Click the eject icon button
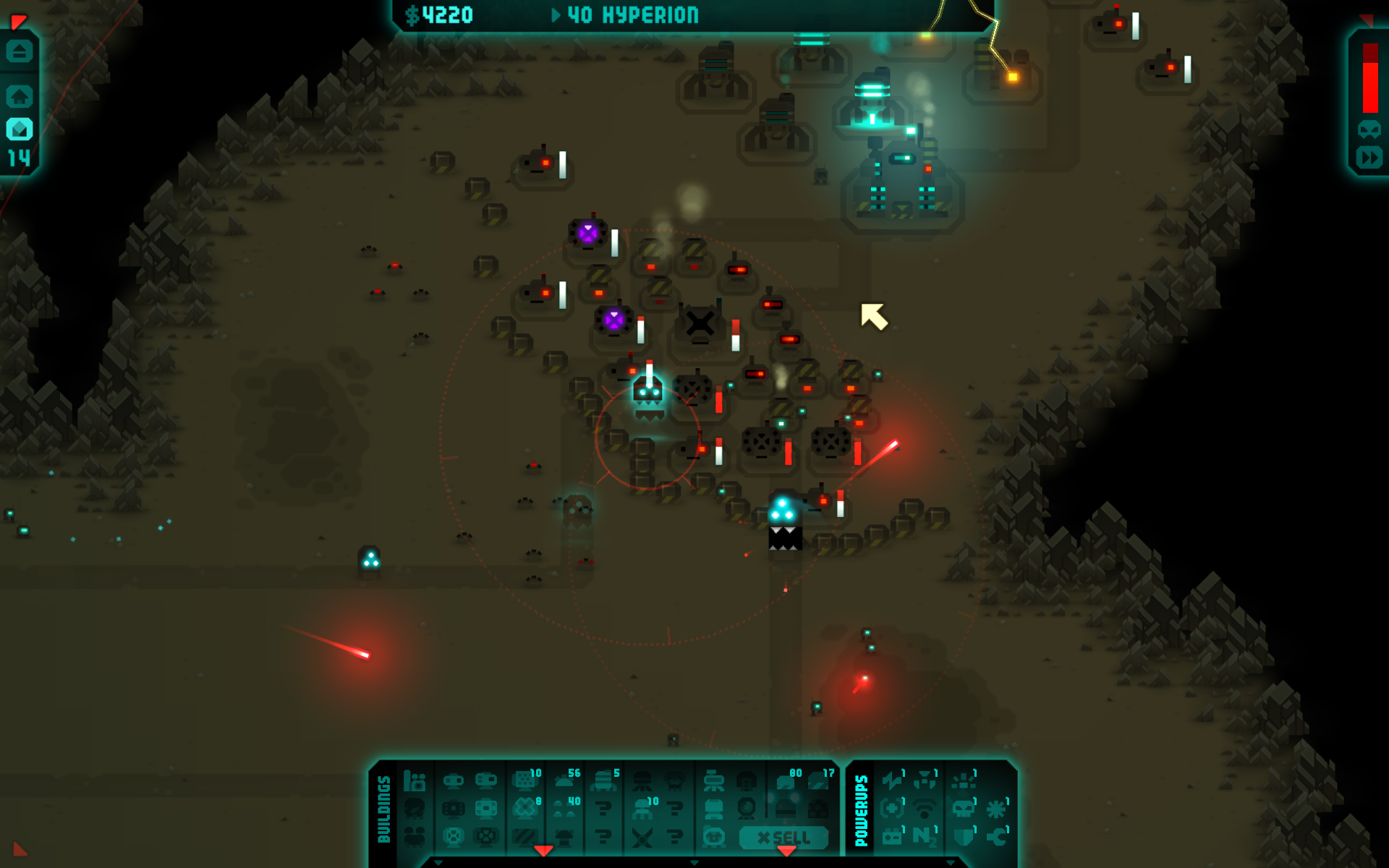The height and width of the screenshot is (868, 1389). point(20,51)
